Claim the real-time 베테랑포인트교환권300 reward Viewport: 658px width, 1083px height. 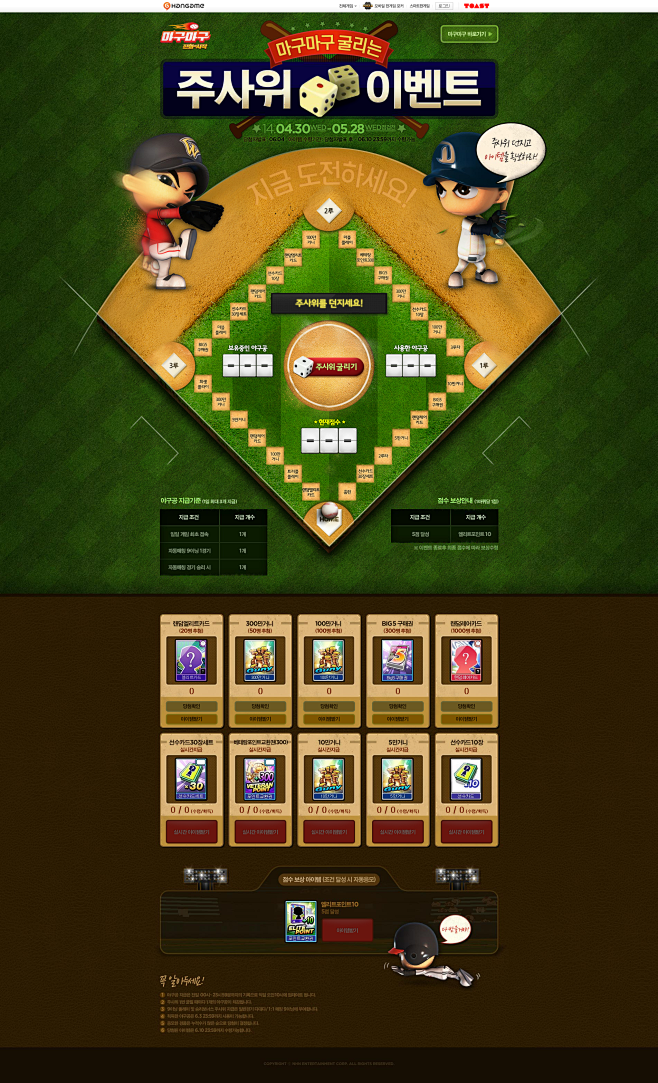point(260,832)
